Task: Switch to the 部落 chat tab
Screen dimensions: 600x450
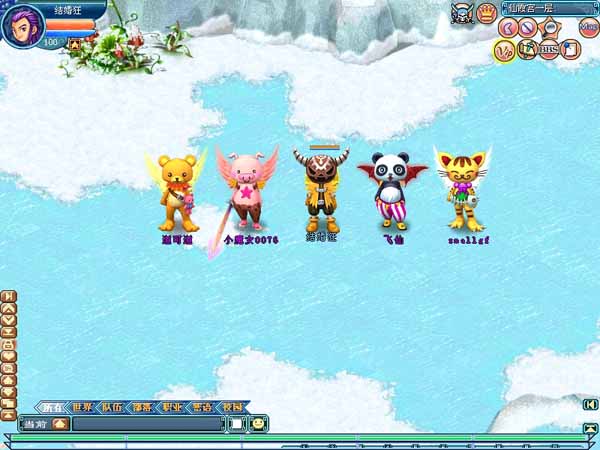Action: click(142, 407)
